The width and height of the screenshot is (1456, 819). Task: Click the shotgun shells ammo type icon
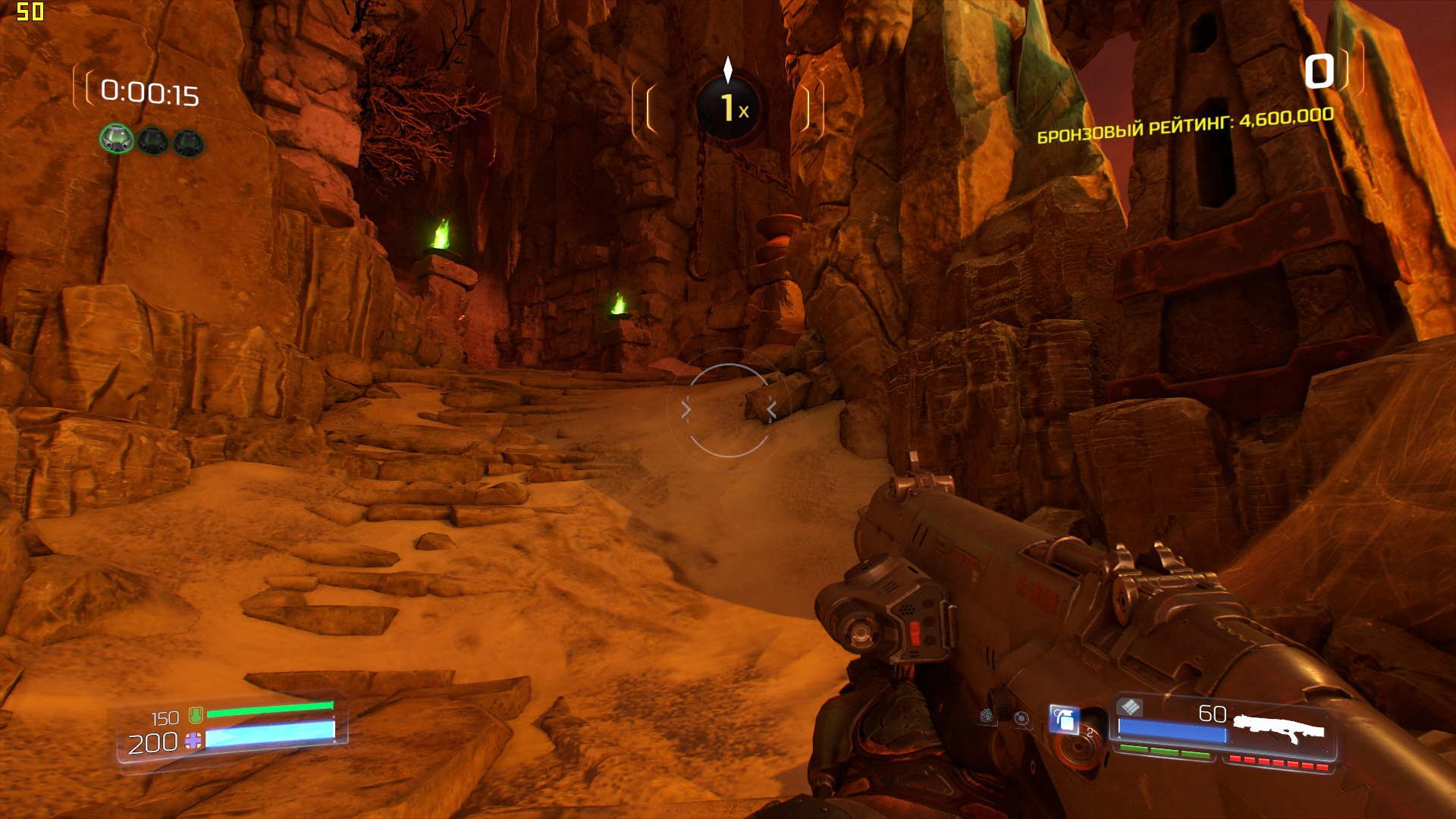(x=1130, y=707)
